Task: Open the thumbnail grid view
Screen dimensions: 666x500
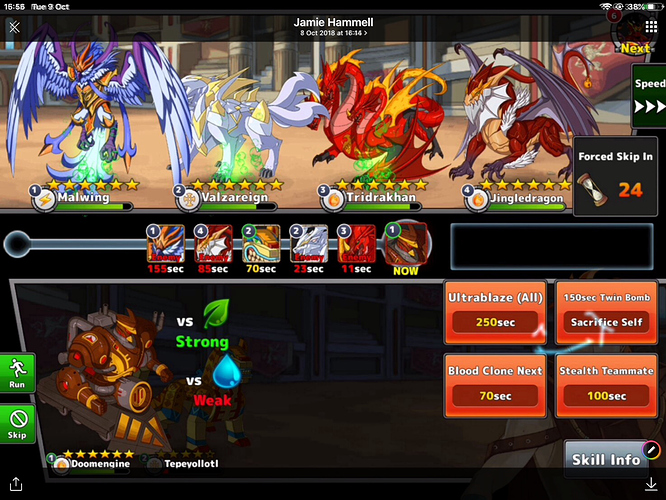Action: click(650, 28)
